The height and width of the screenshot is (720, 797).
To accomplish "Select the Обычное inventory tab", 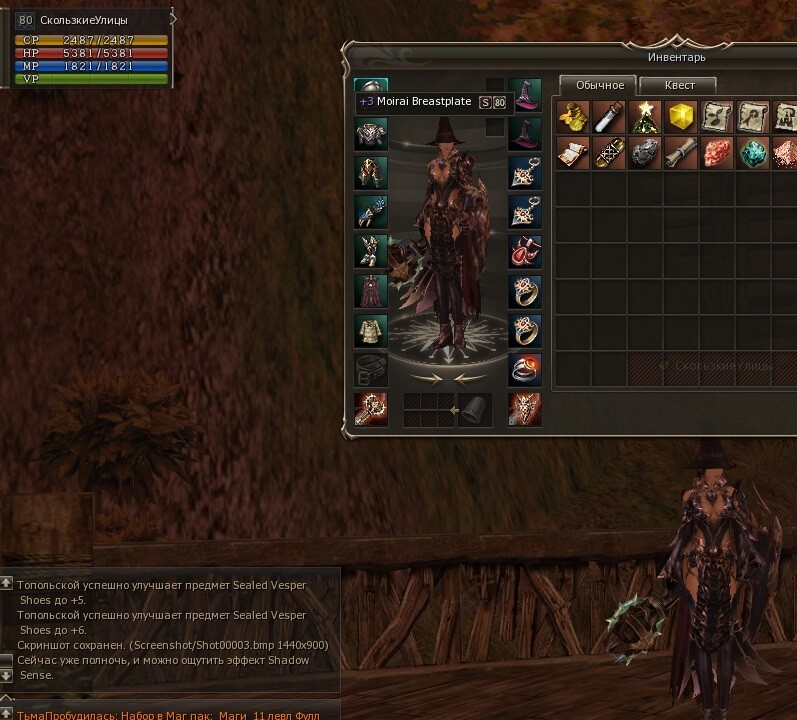I will pos(599,85).
